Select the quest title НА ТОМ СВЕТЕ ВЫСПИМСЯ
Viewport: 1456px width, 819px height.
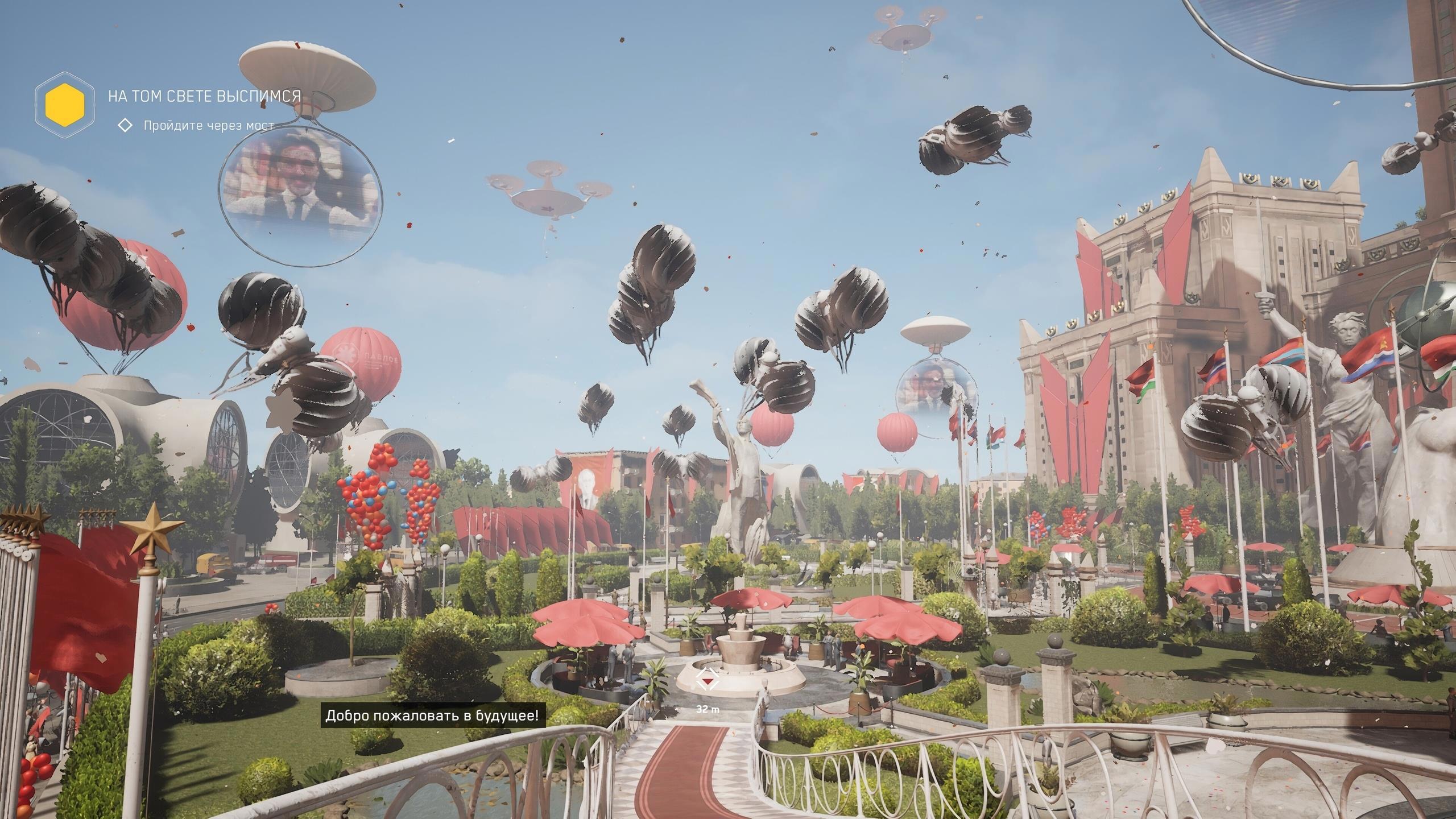coord(204,96)
